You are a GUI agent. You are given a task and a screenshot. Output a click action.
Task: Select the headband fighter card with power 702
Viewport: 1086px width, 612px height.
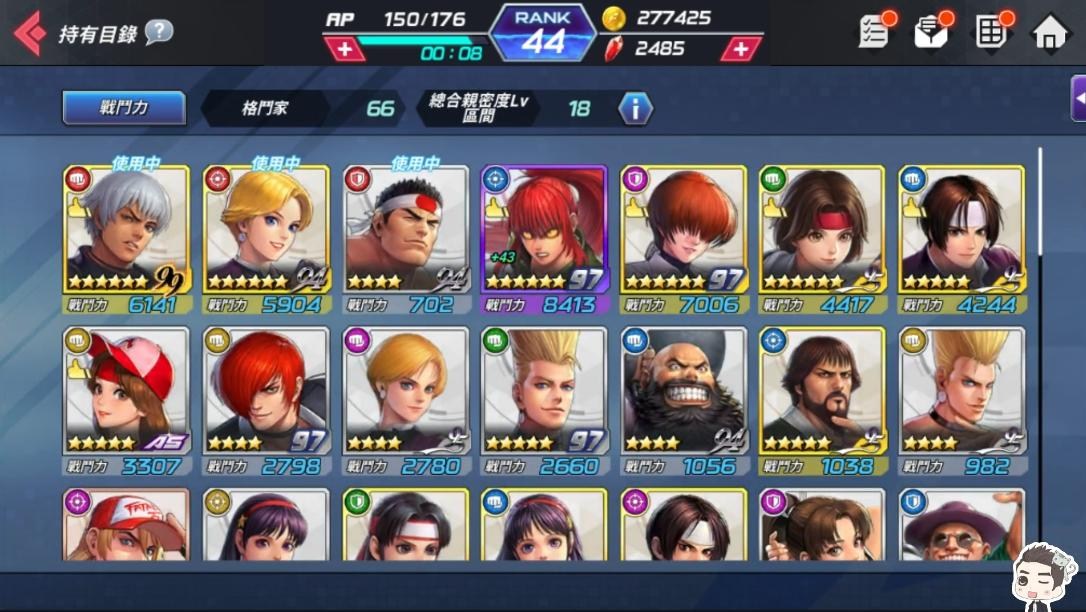tap(405, 240)
